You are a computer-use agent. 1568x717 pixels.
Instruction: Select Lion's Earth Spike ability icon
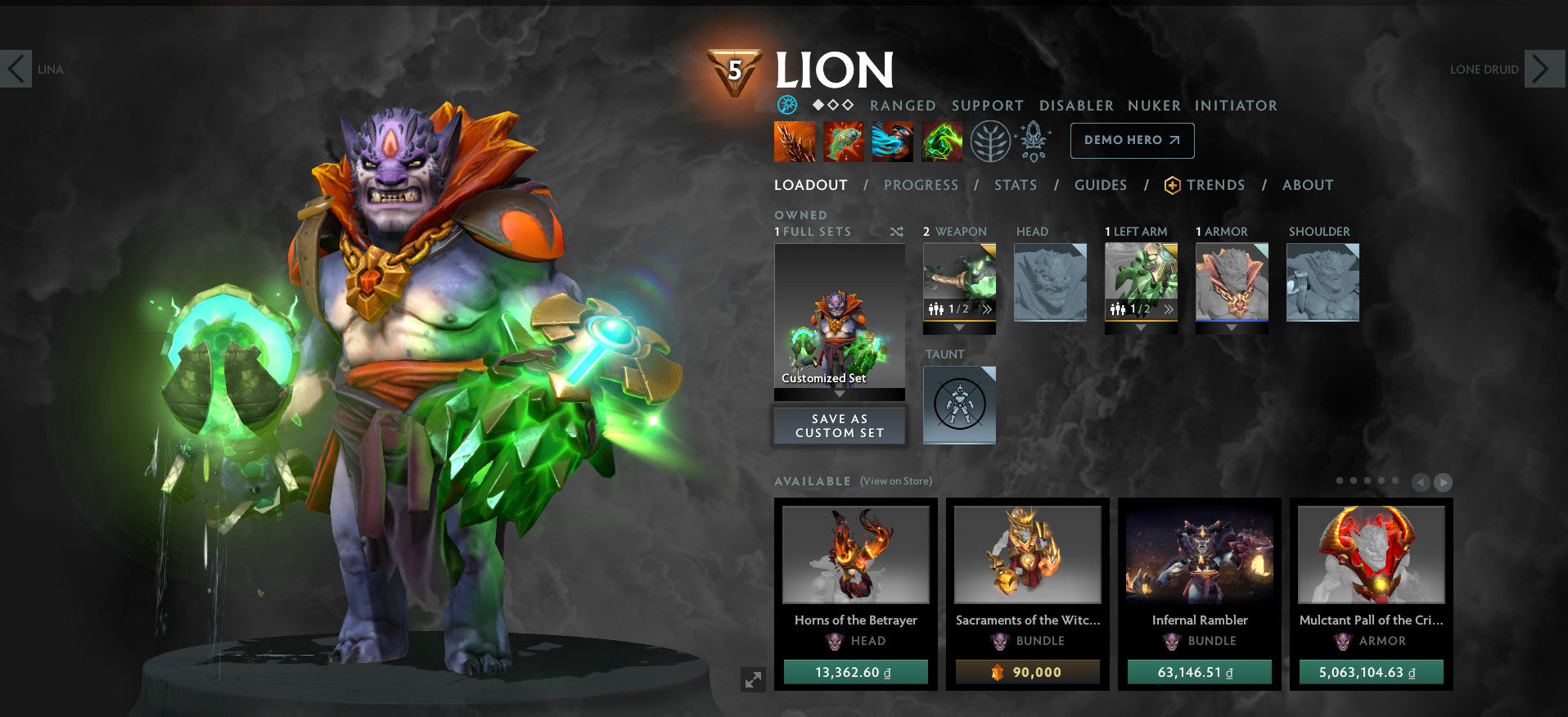pos(793,140)
